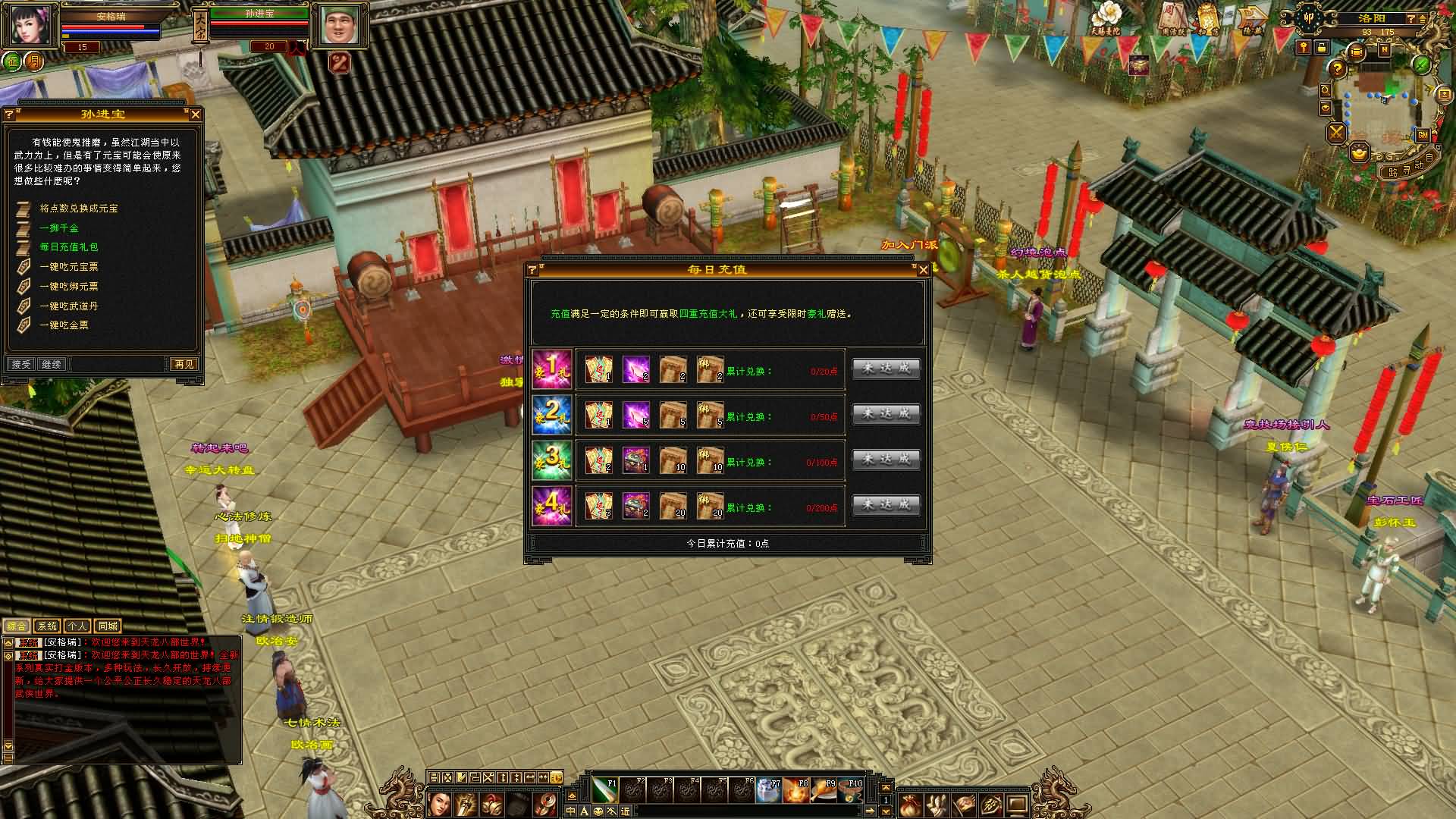1456x819 pixels.
Task: Open the money pouch bag icon
Action: 908,805
